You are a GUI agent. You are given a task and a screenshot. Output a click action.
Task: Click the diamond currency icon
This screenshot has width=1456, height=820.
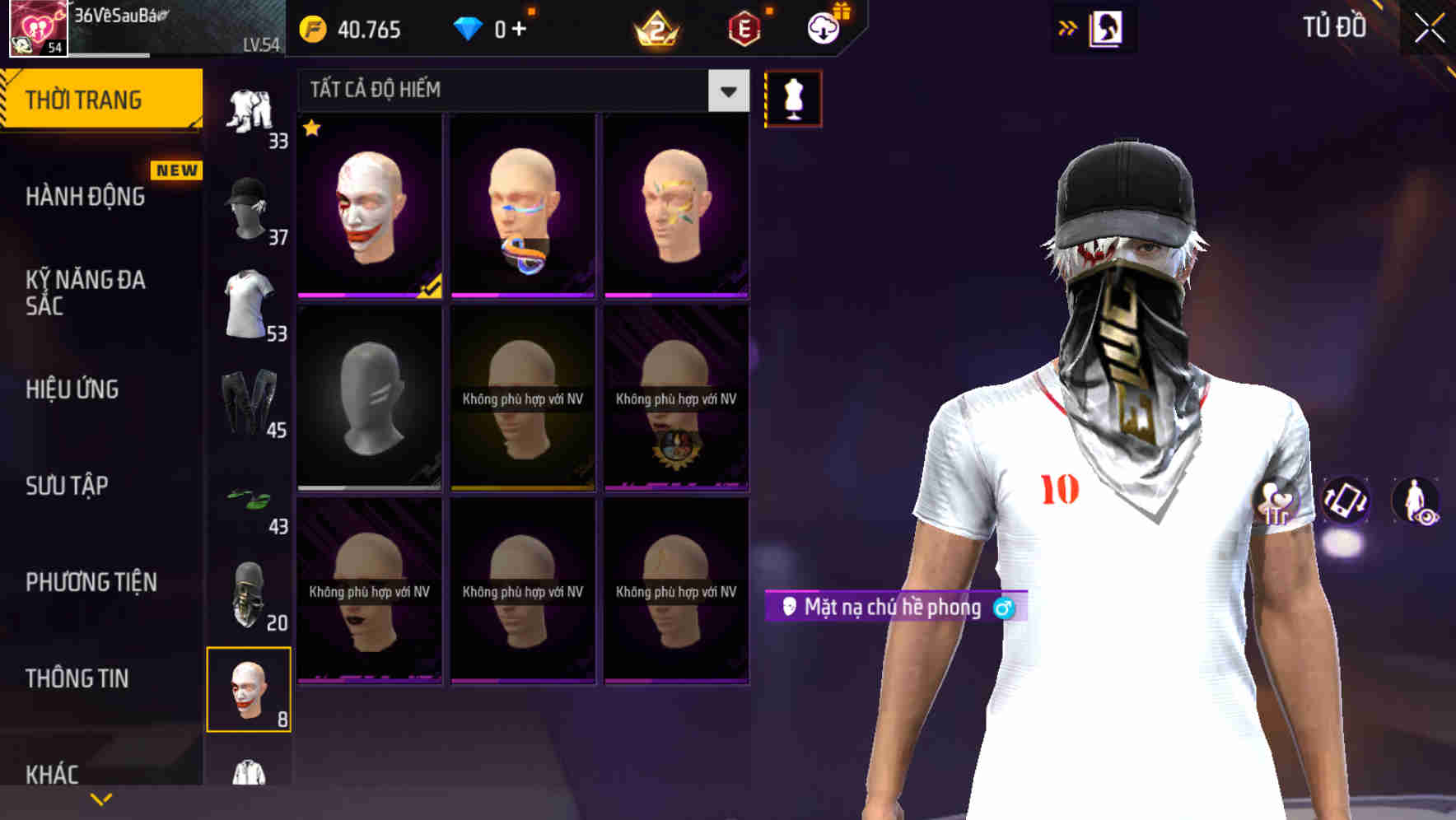469,29
